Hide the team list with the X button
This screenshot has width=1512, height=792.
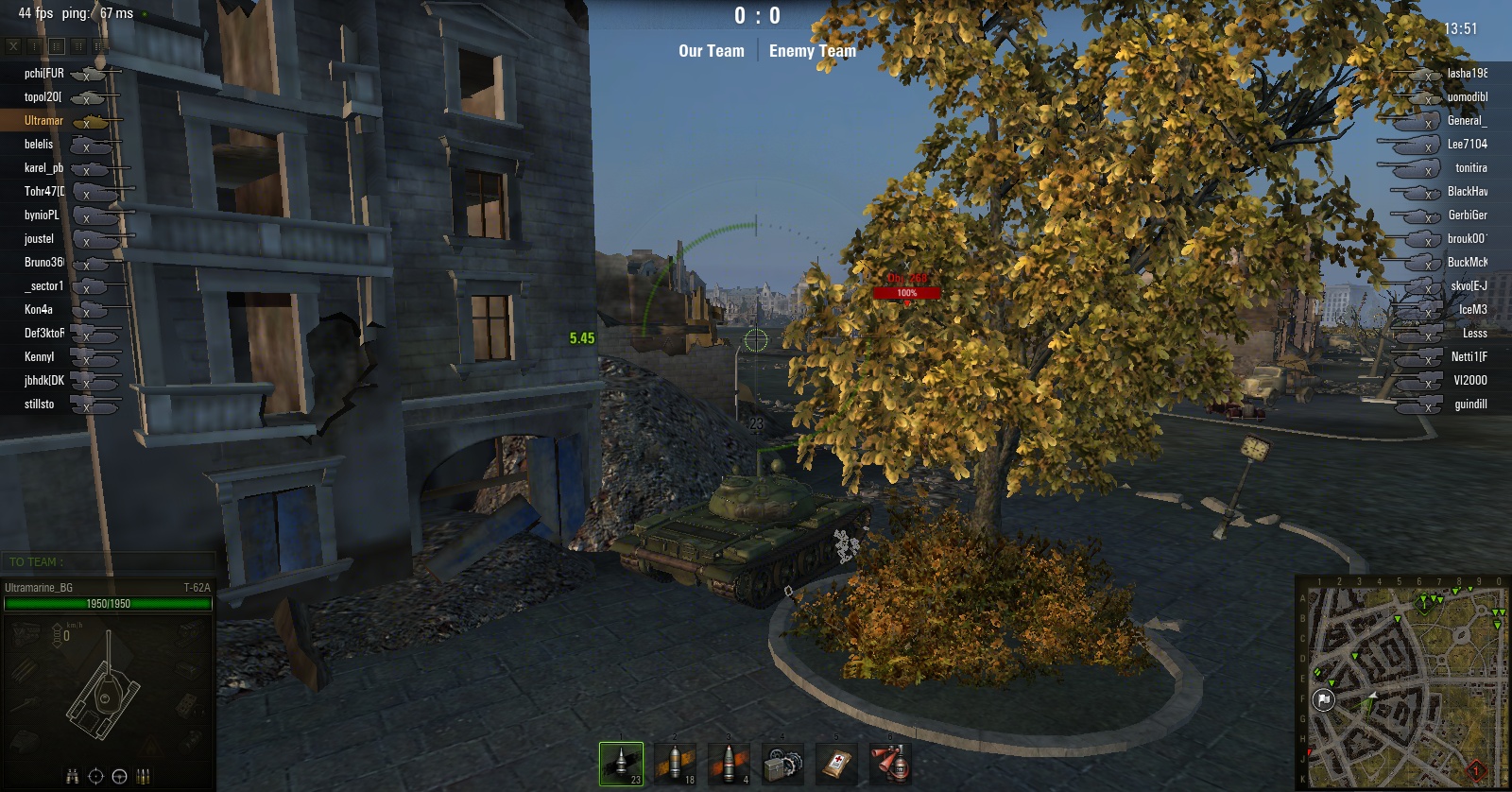[13, 45]
